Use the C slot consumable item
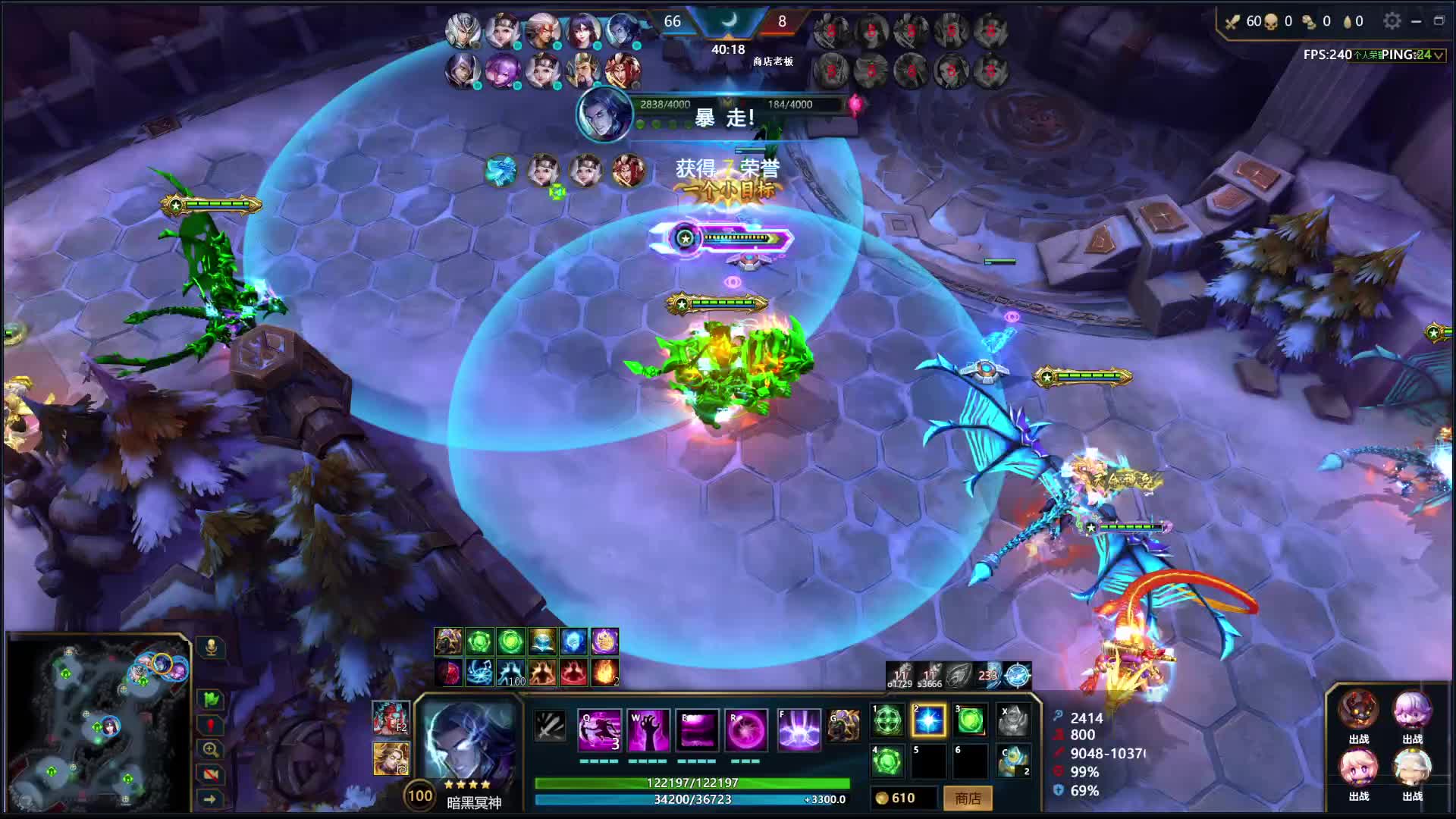 [1013, 761]
